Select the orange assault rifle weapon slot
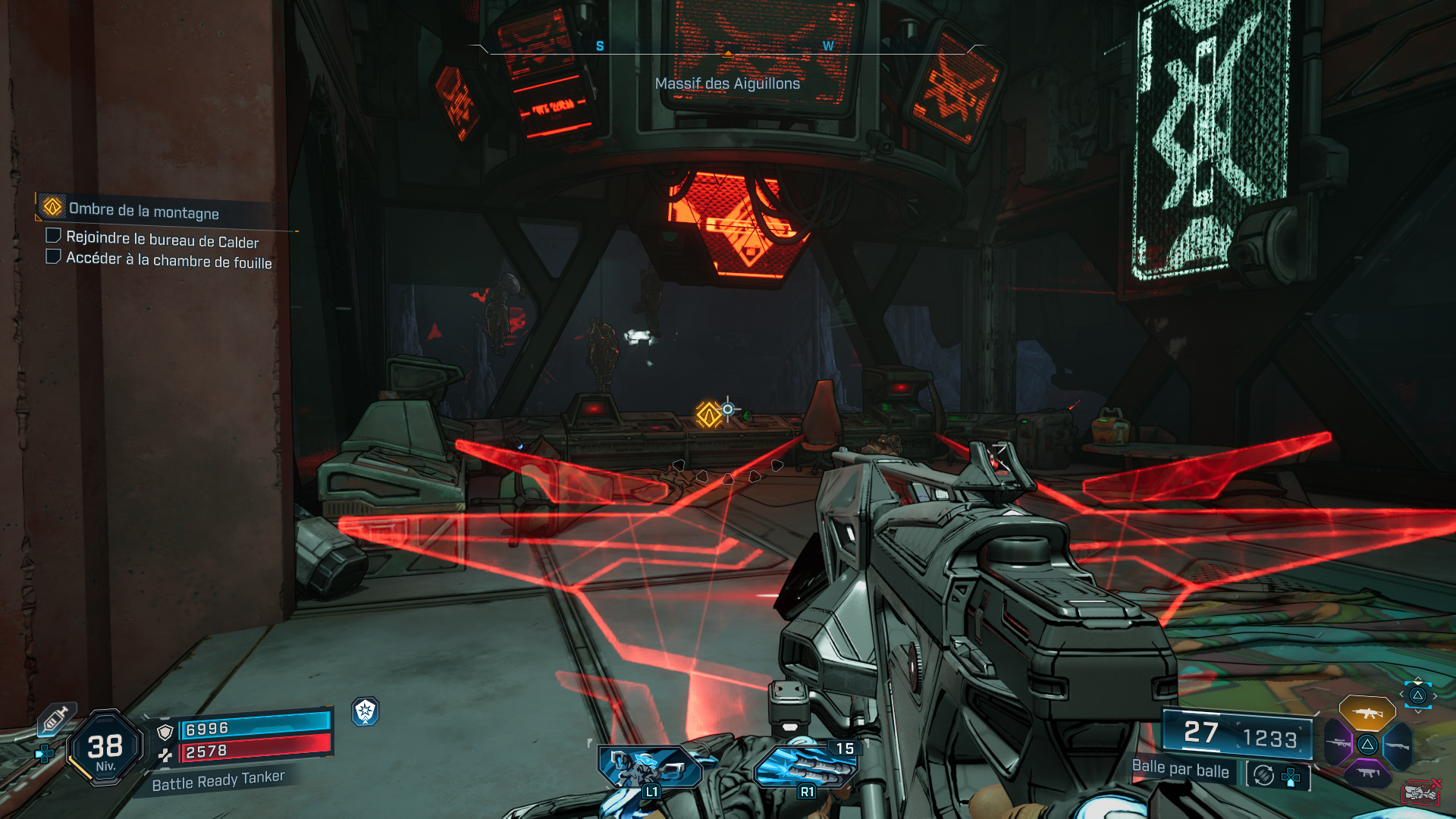This screenshot has height=819, width=1456. tap(1367, 713)
